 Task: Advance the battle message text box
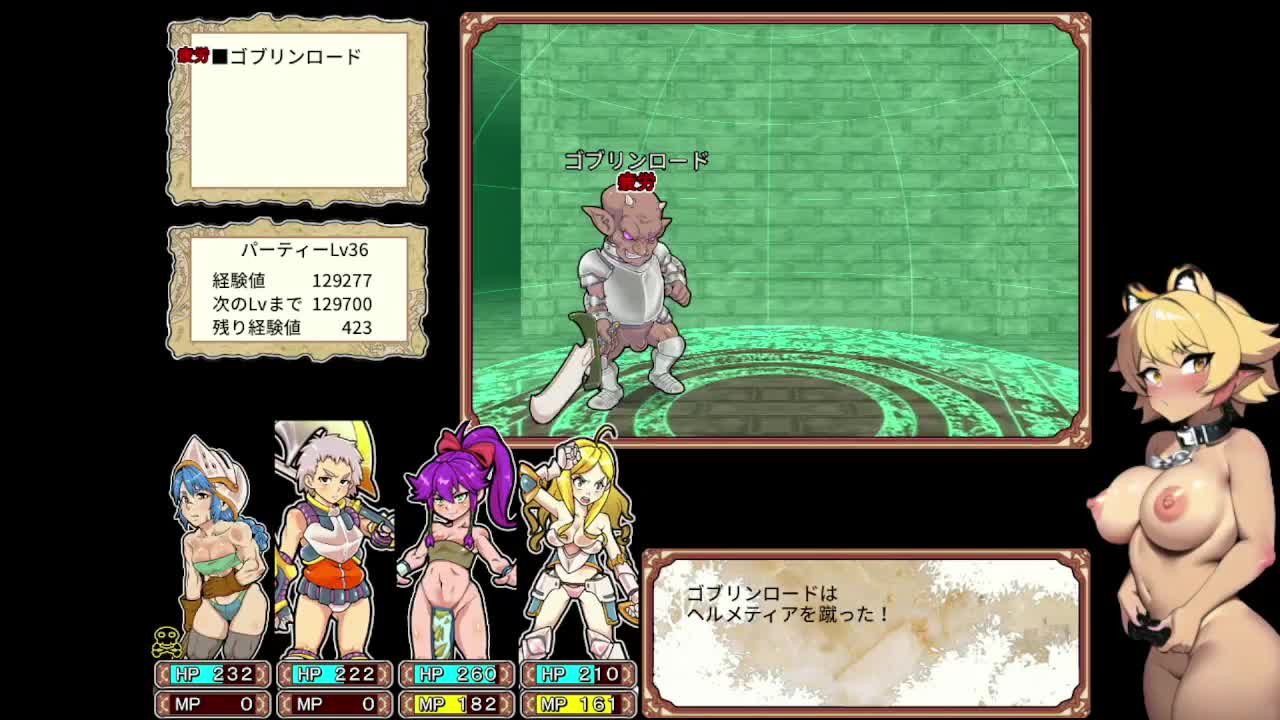tap(865, 627)
